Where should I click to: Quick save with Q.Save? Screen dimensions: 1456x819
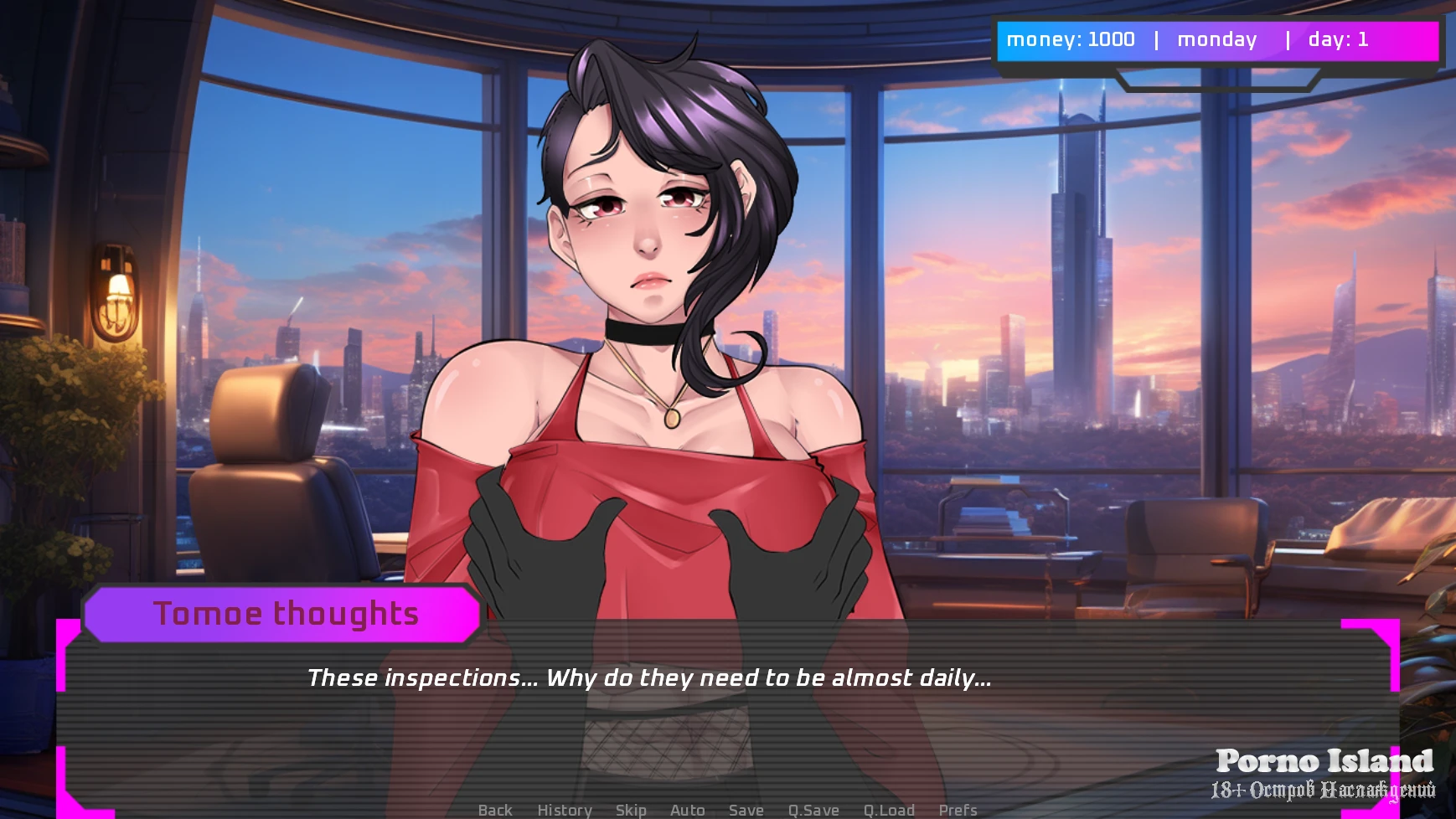click(813, 810)
